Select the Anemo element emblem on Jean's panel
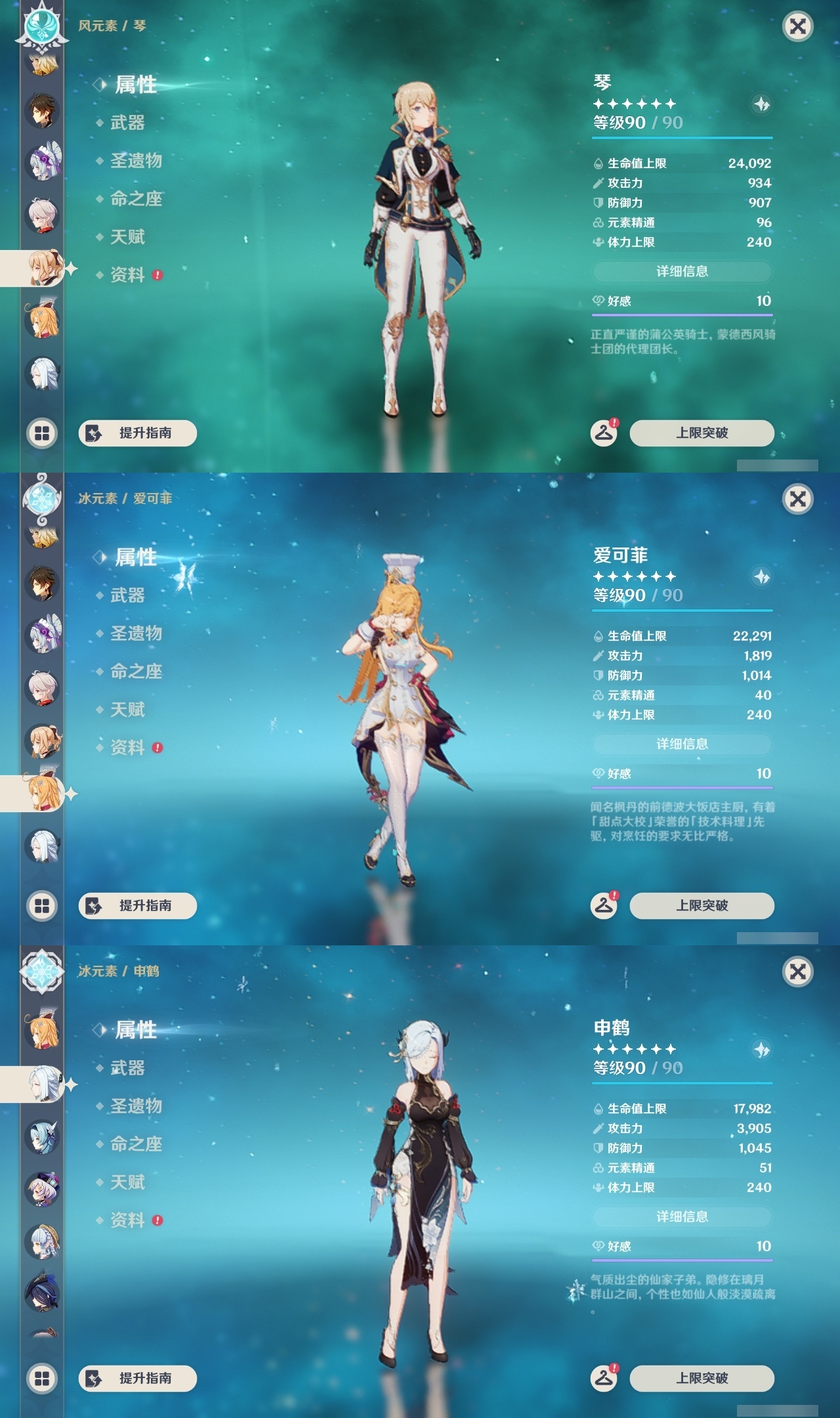The image size is (840, 1418). point(41,26)
